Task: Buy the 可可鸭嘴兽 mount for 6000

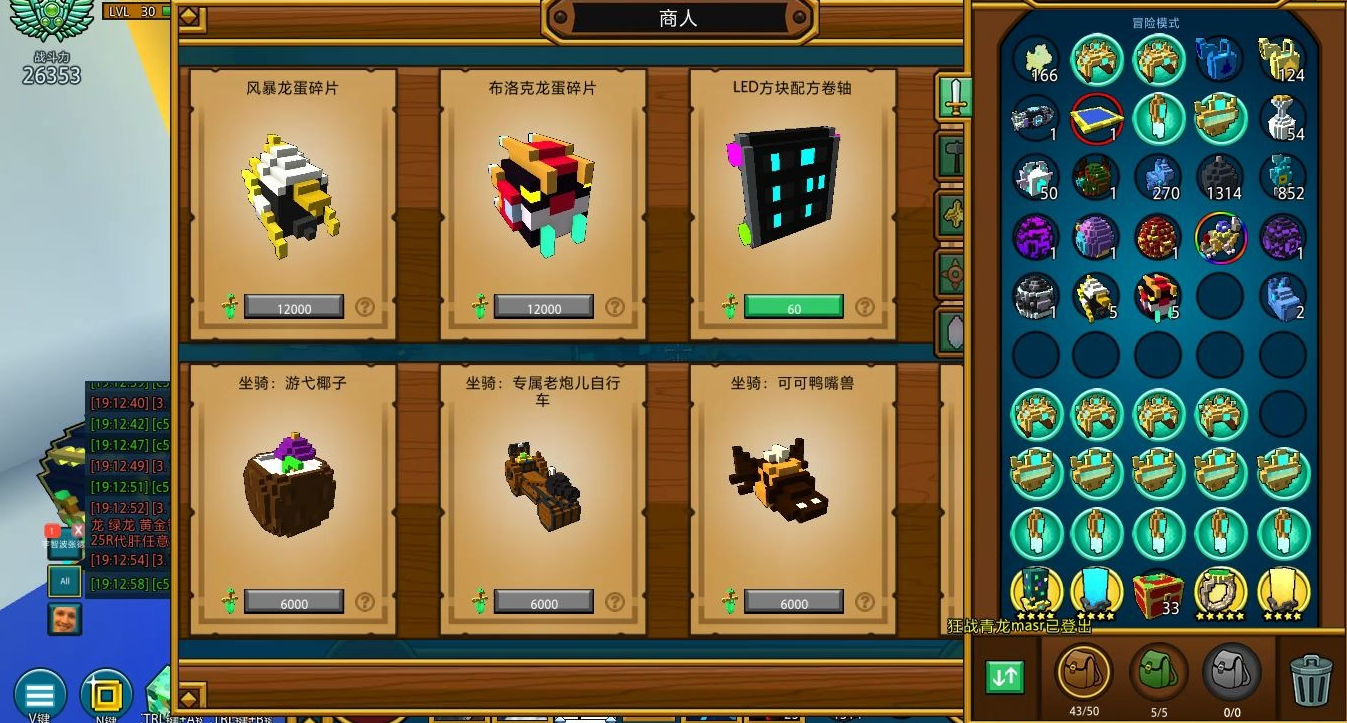Action: (794, 602)
